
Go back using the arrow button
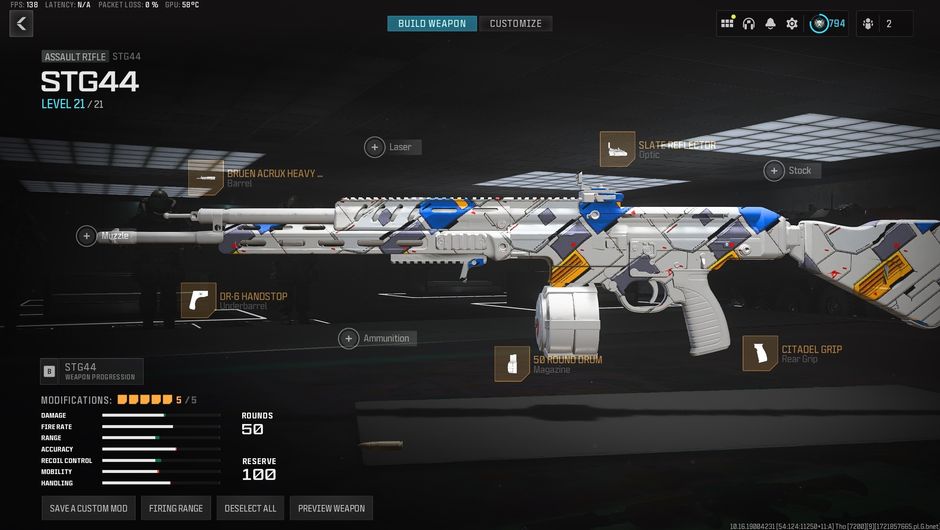[21, 24]
